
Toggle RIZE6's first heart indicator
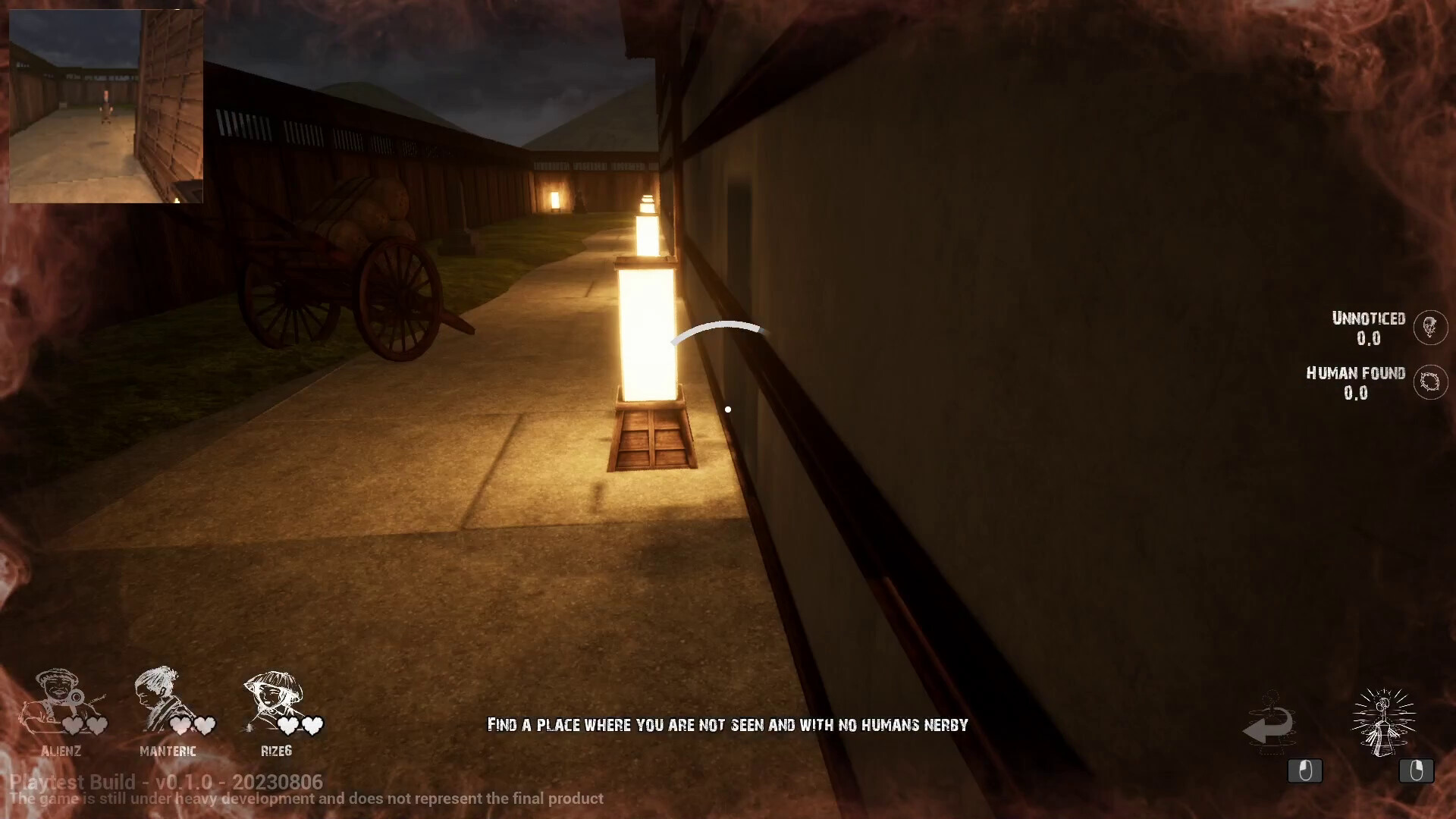288,725
